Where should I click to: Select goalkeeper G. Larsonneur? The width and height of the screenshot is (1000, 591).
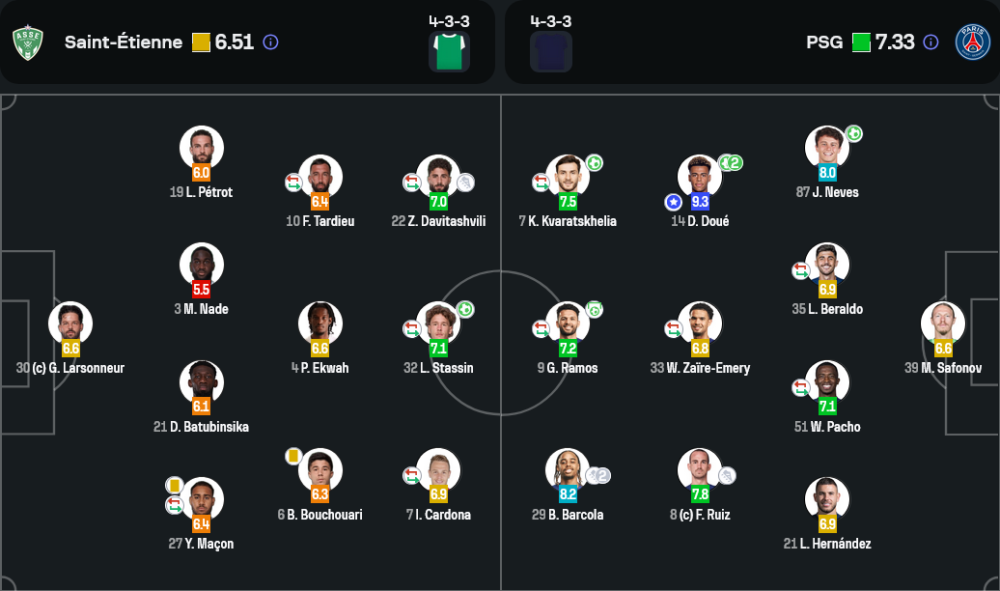[70, 324]
